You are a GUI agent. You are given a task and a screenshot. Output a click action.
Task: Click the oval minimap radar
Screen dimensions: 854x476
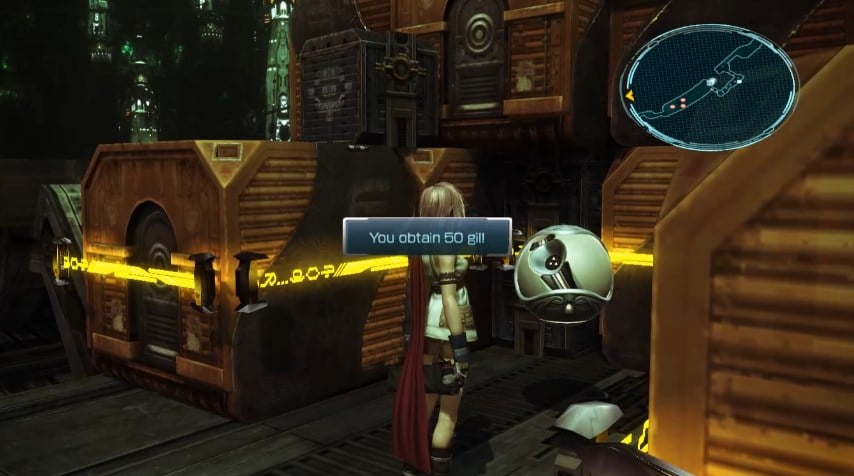709,87
